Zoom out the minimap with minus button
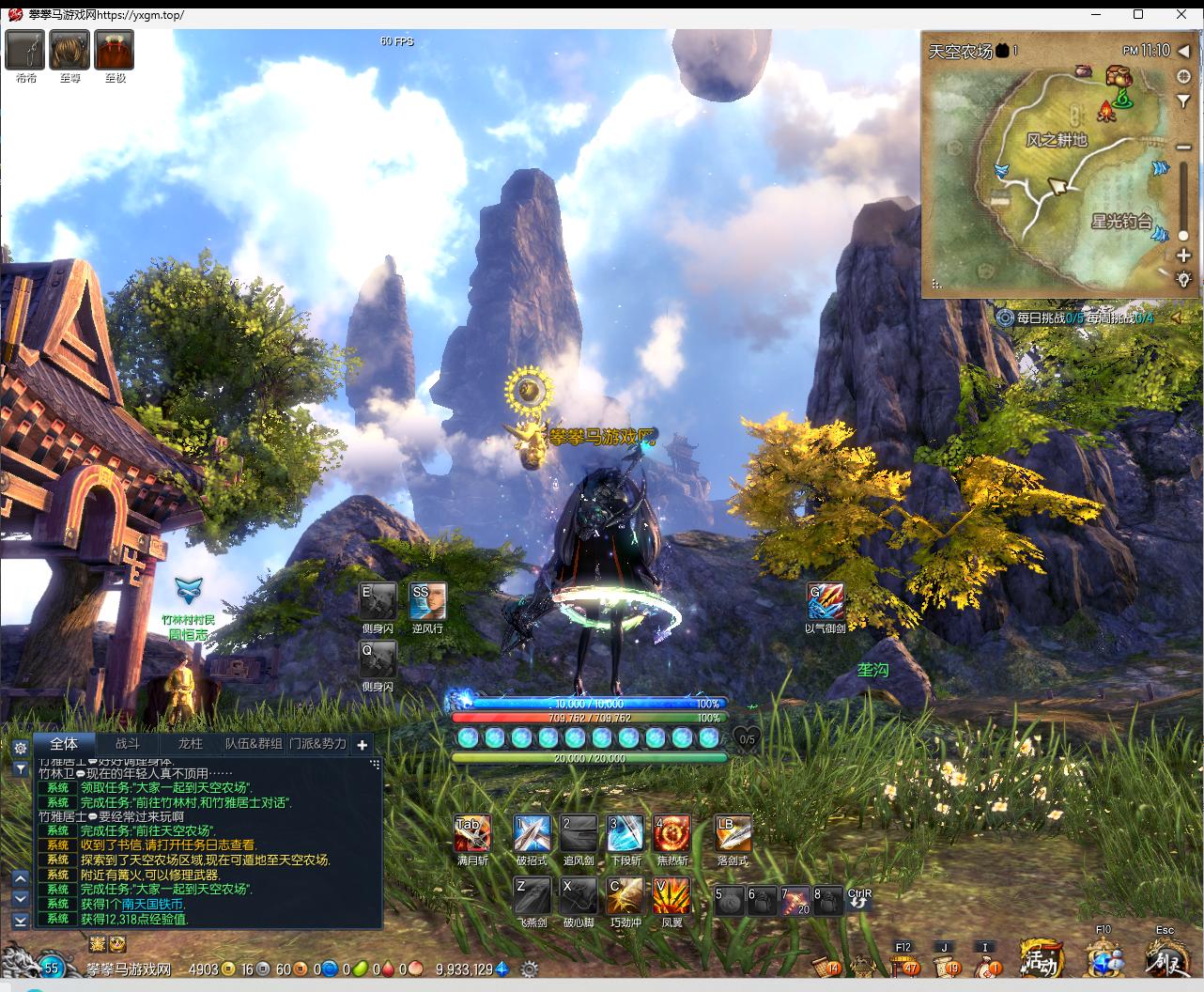This screenshot has width=1204, height=992. (1183, 147)
